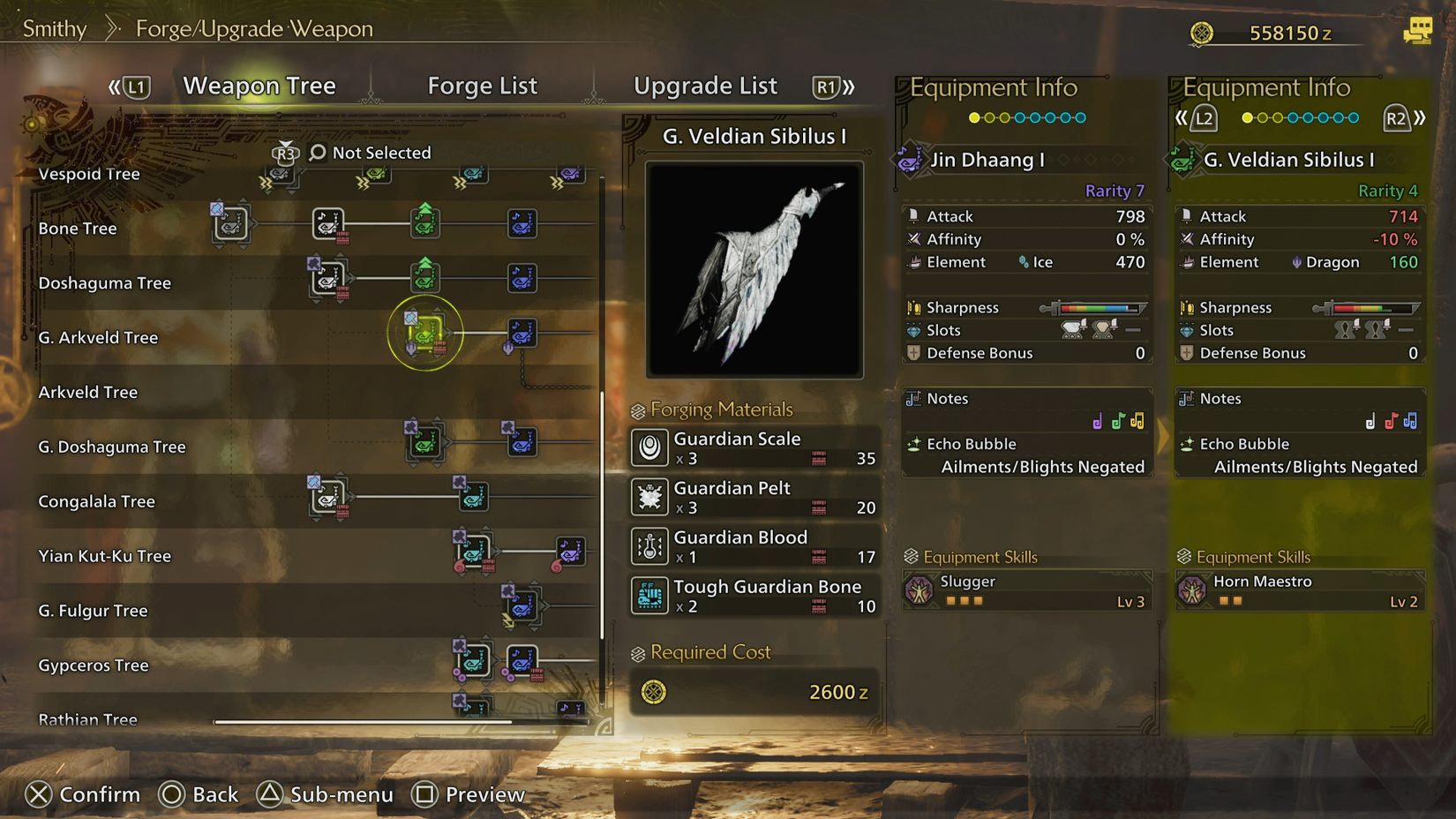Click the G. Veldian Sibilus I weapon thumbnail
The image size is (1456, 819).
click(754, 269)
